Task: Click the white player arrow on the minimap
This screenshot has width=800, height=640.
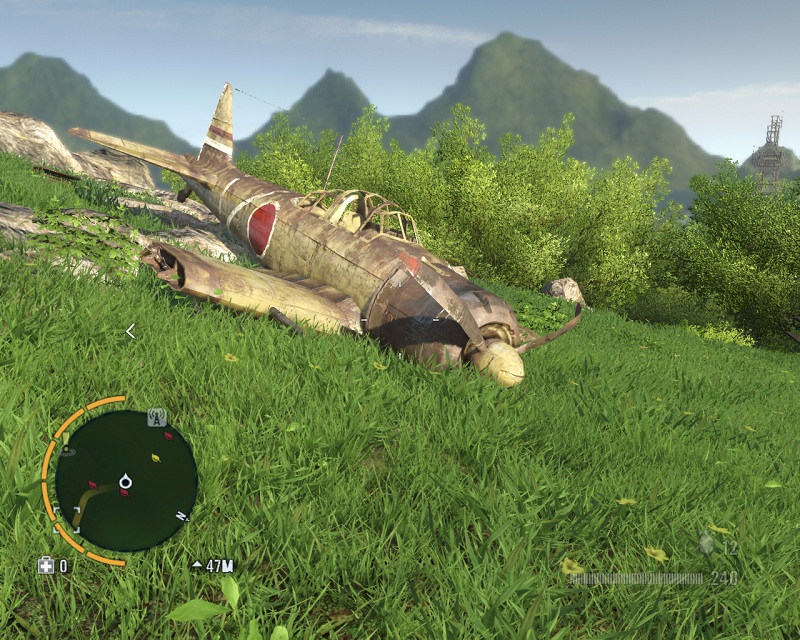Action: (x=125, y=482)
